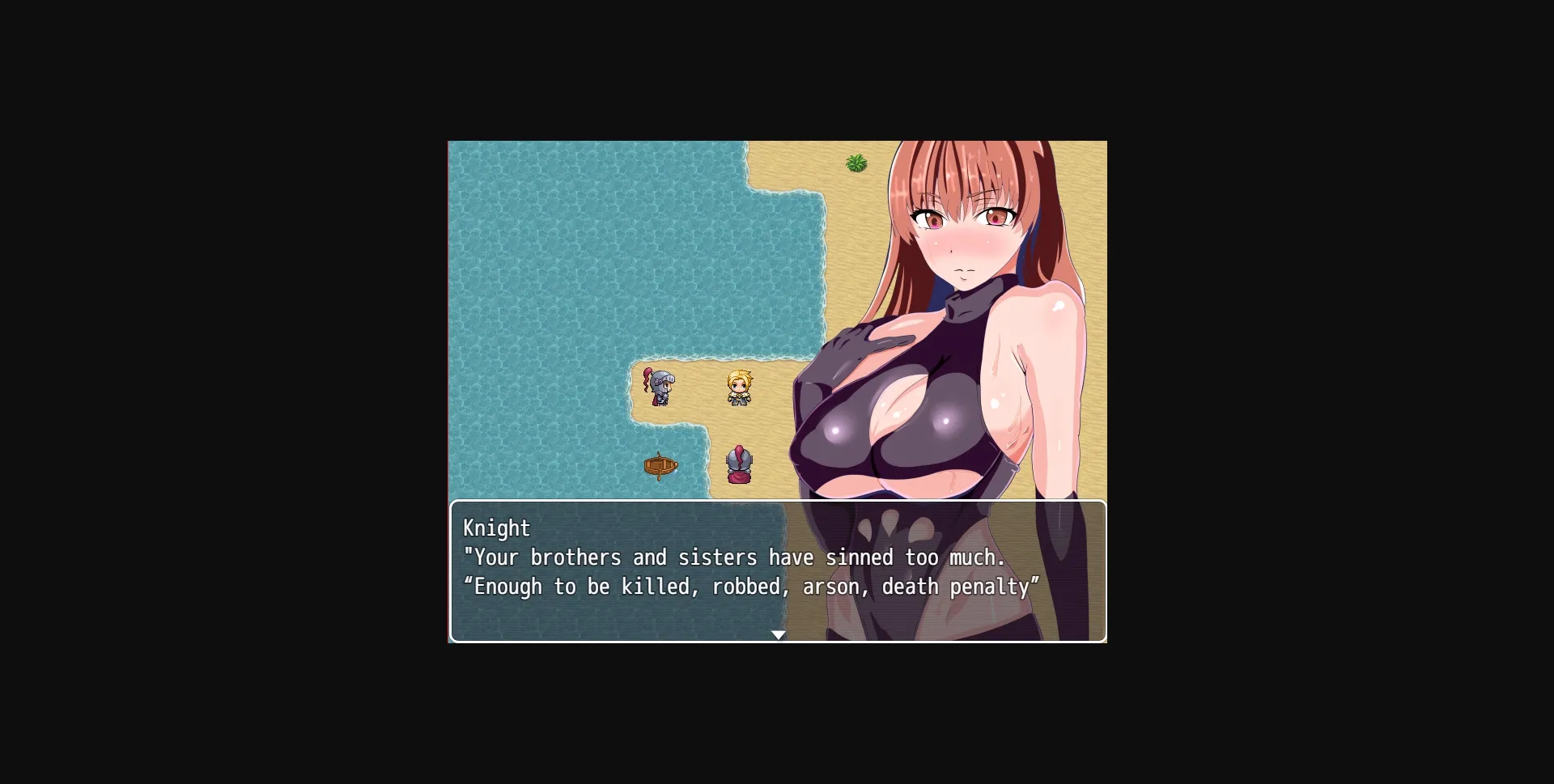Click the death penalty dialogue line

(751, 587)
